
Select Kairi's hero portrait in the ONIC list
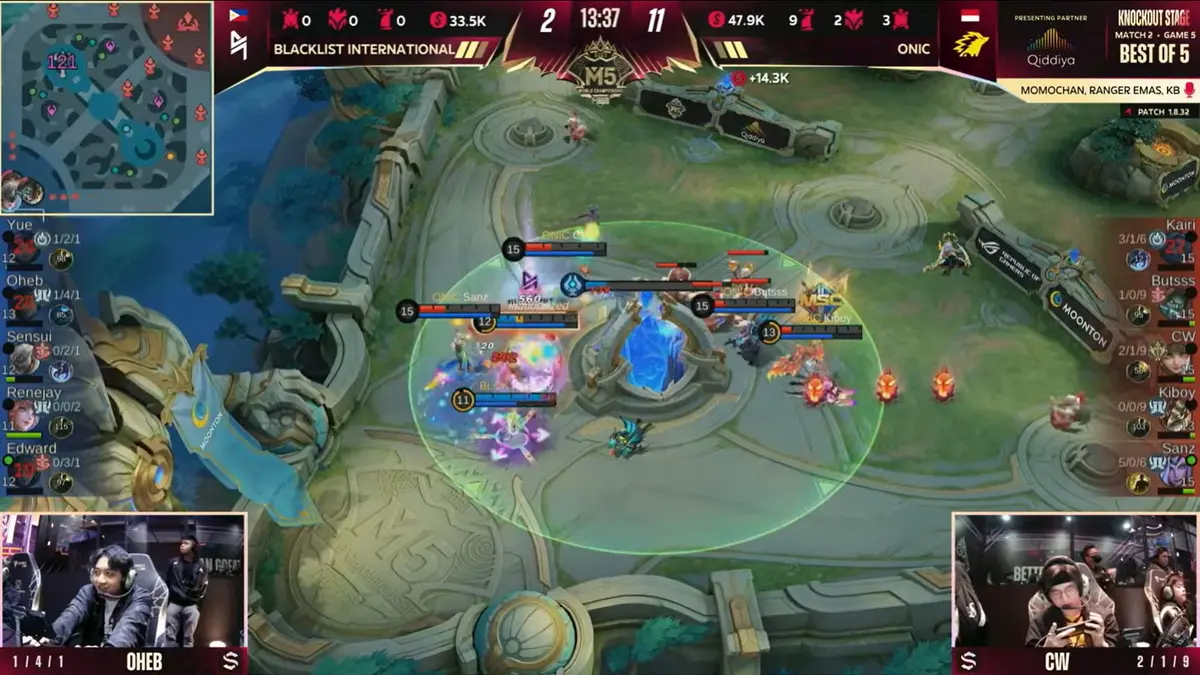click(1178, 250)
